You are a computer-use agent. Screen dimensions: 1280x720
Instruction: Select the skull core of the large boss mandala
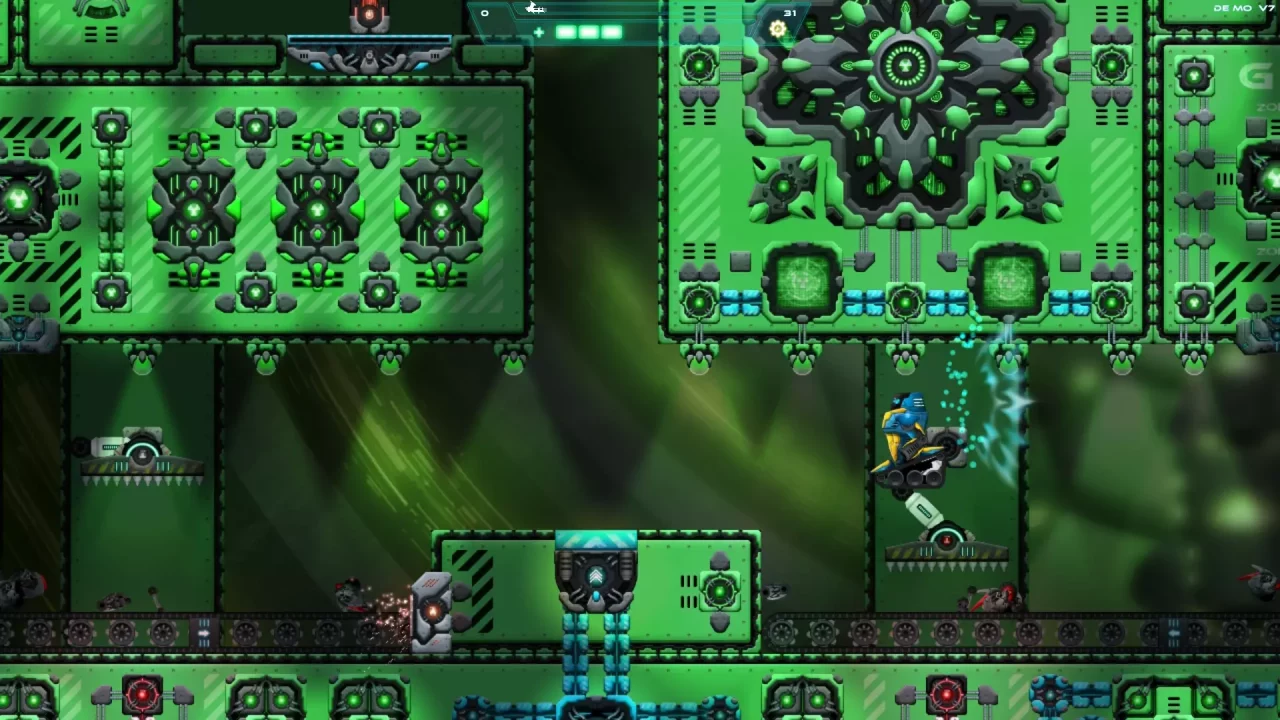pos(905,65)
